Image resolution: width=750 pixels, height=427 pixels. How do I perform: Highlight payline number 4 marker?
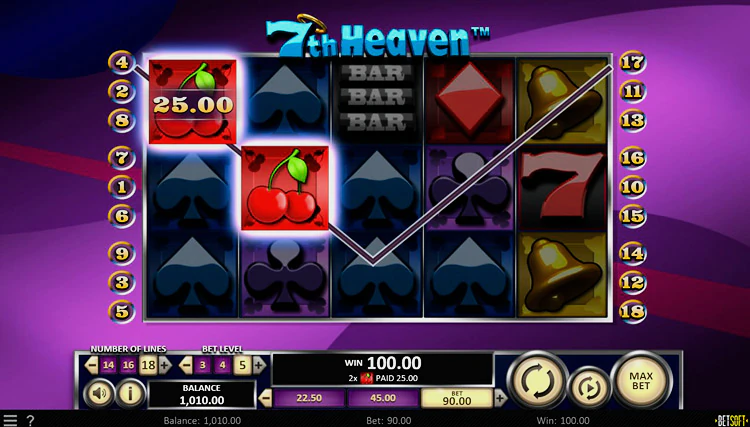pyautogui.click(x=121, y=62)
